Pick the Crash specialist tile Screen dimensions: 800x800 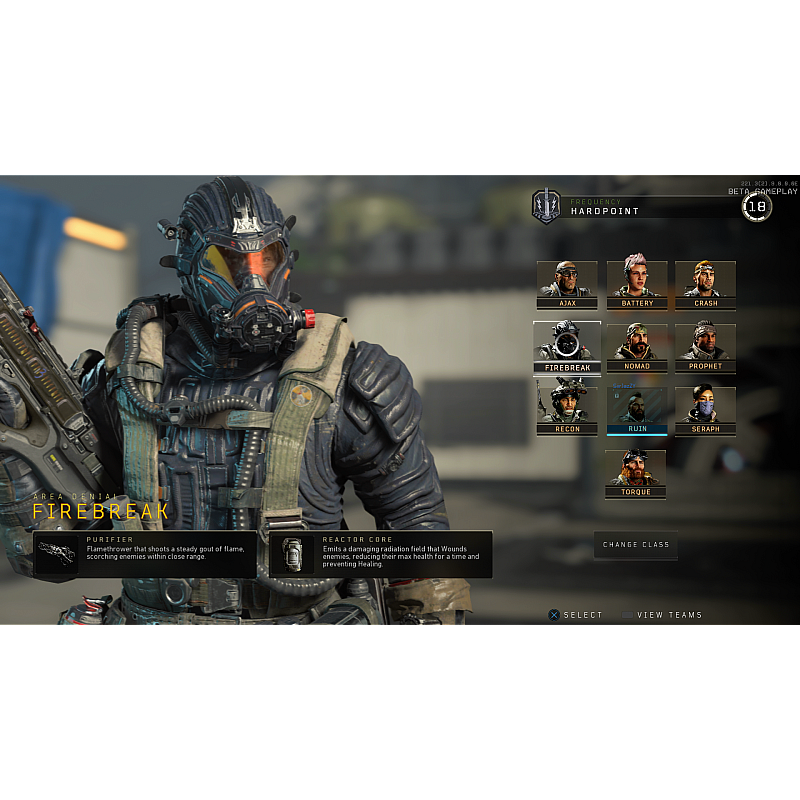point(705,285)
